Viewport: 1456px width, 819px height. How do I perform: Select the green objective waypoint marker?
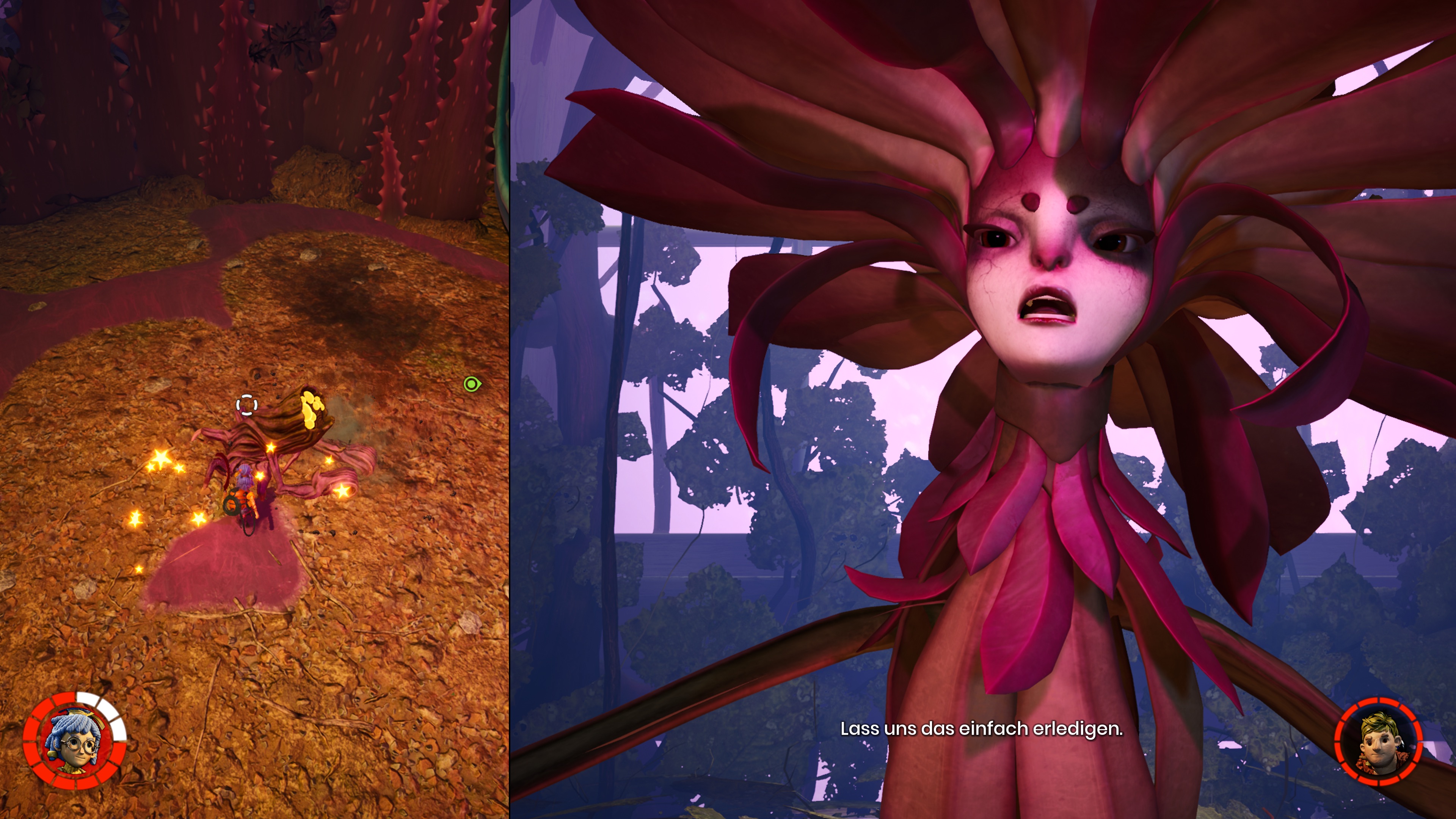(x=471, y=384)
